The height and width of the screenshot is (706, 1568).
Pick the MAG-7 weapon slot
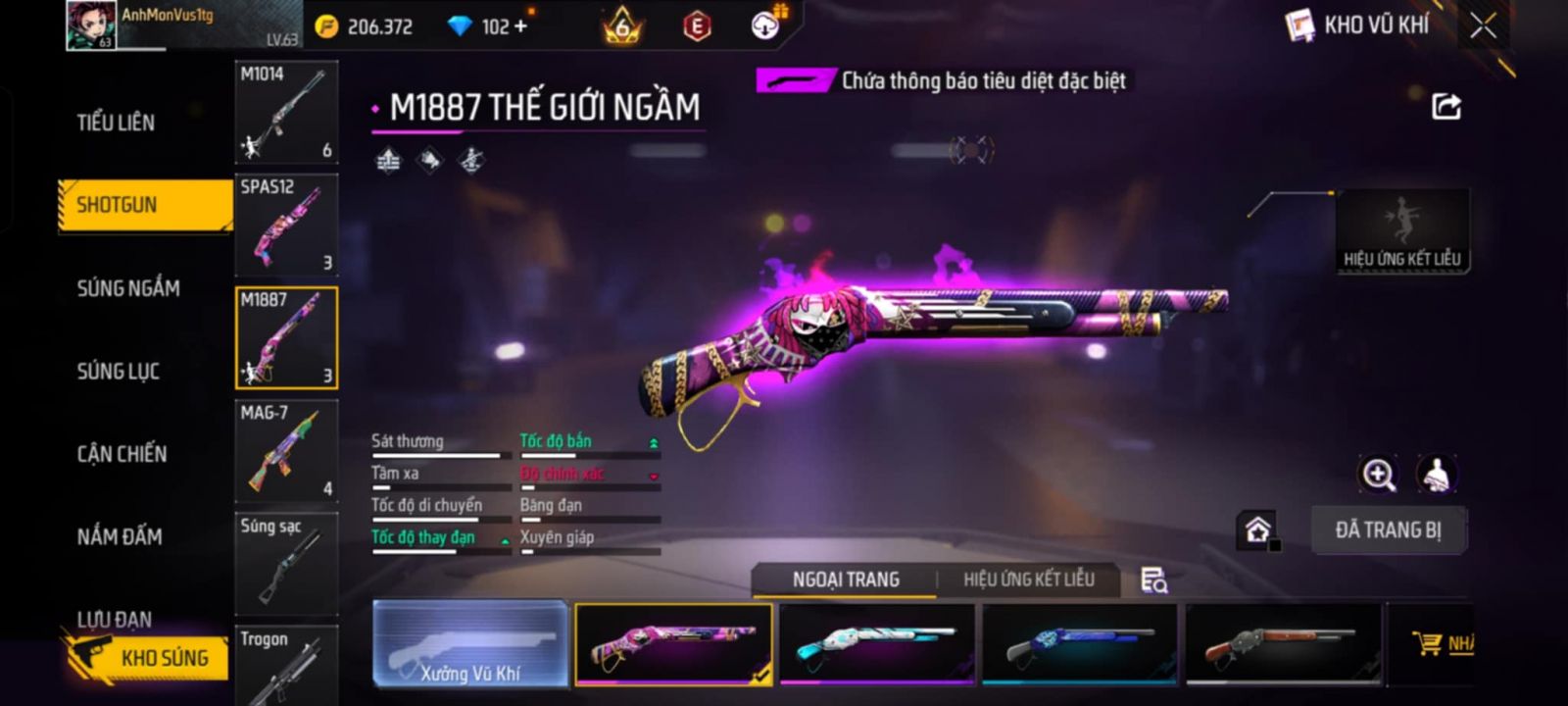coord(286,450)
